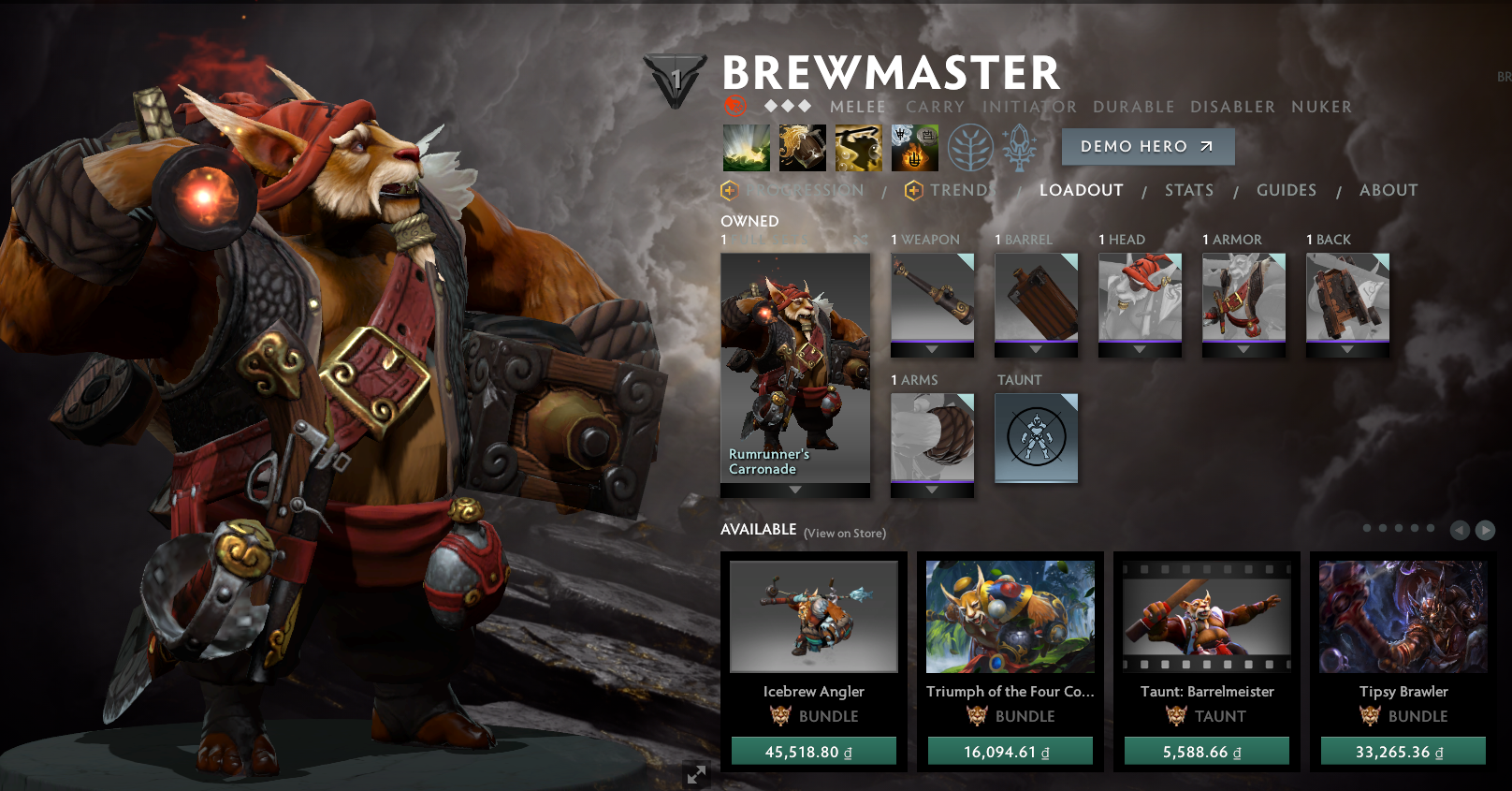
Task: Select the Primal Split ability icon
Action: tap(914, 148)
